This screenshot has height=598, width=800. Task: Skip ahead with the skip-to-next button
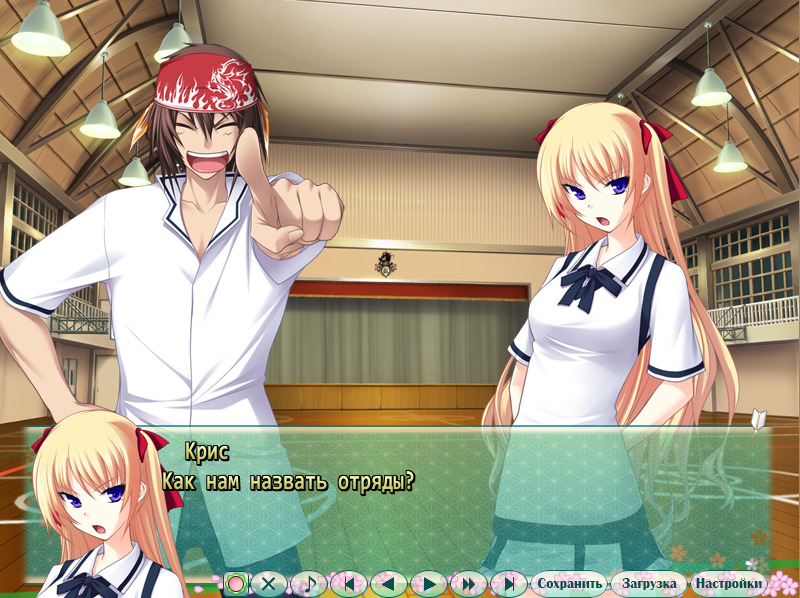coord(509,583)
